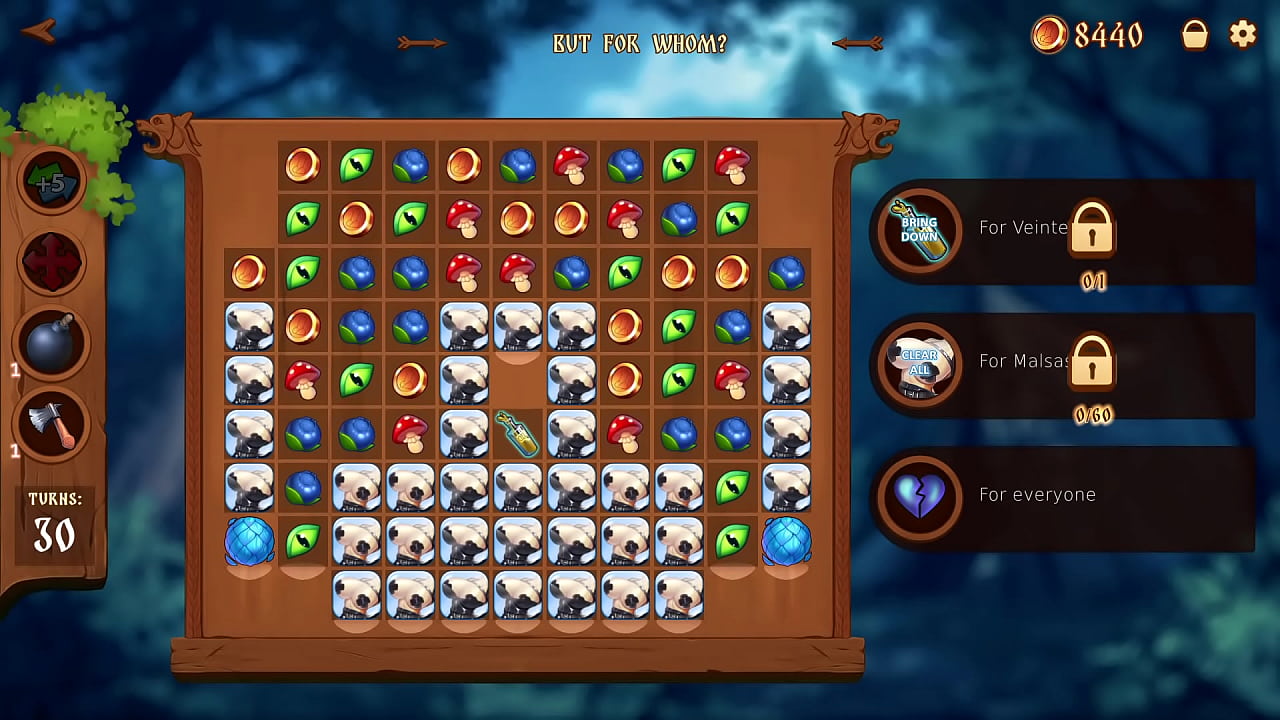Viewport: 1280px width, 720px height.
Task: Choose the broken heart 'For everyone' option
Action: tap(920, 496)
